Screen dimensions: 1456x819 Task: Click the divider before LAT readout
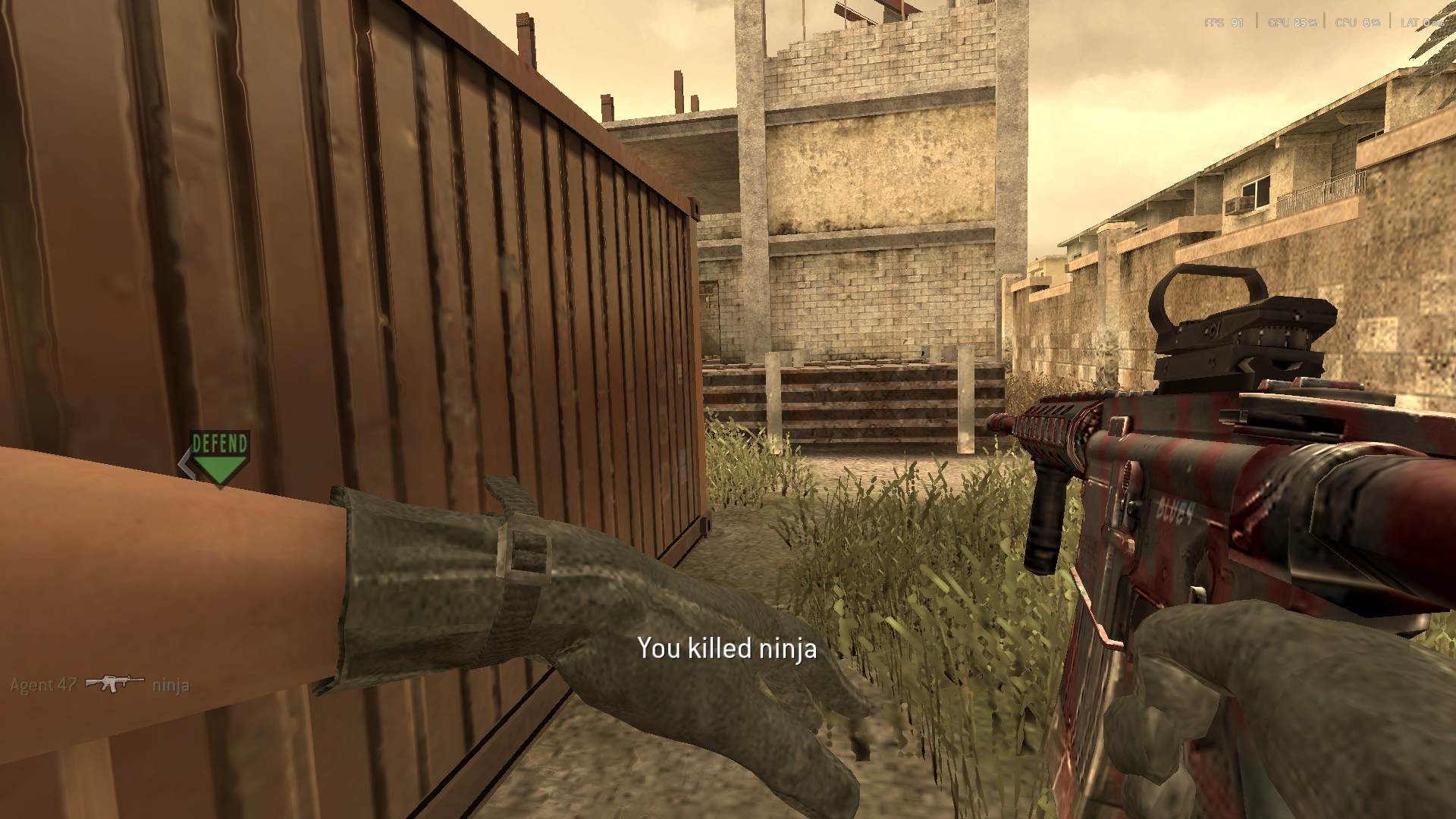click(1391, 21)
